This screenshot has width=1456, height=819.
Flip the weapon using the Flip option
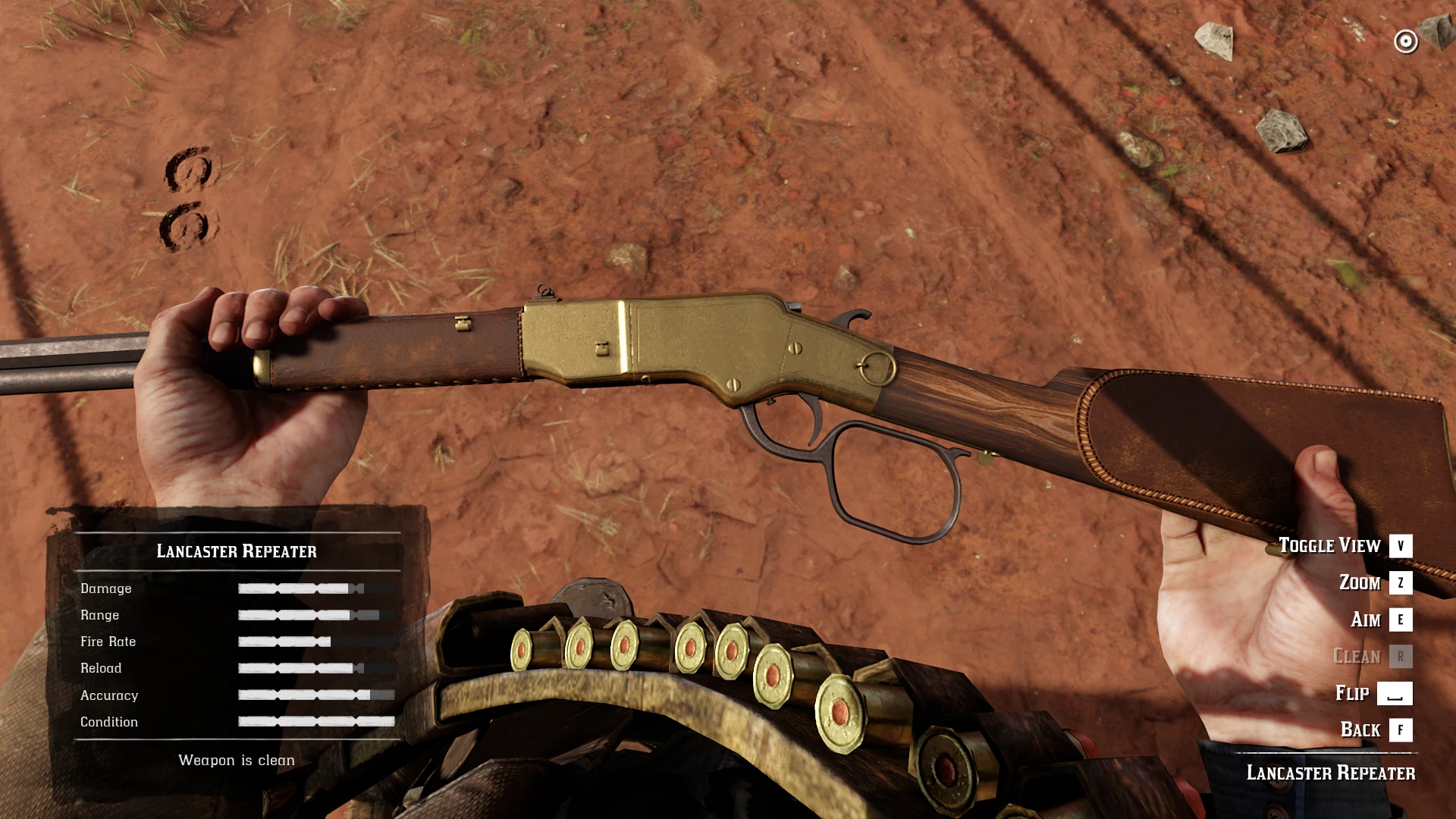(1373, 693)
